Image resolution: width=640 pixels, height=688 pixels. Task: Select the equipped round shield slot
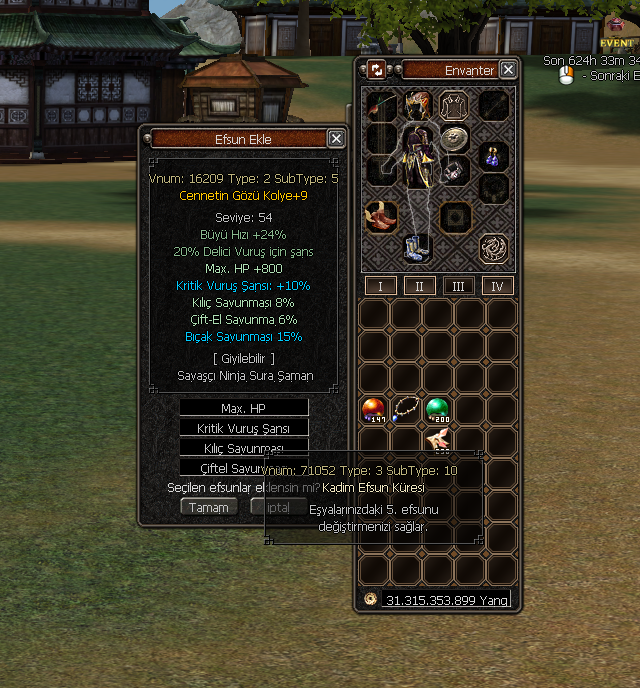(x=457, y=139)
